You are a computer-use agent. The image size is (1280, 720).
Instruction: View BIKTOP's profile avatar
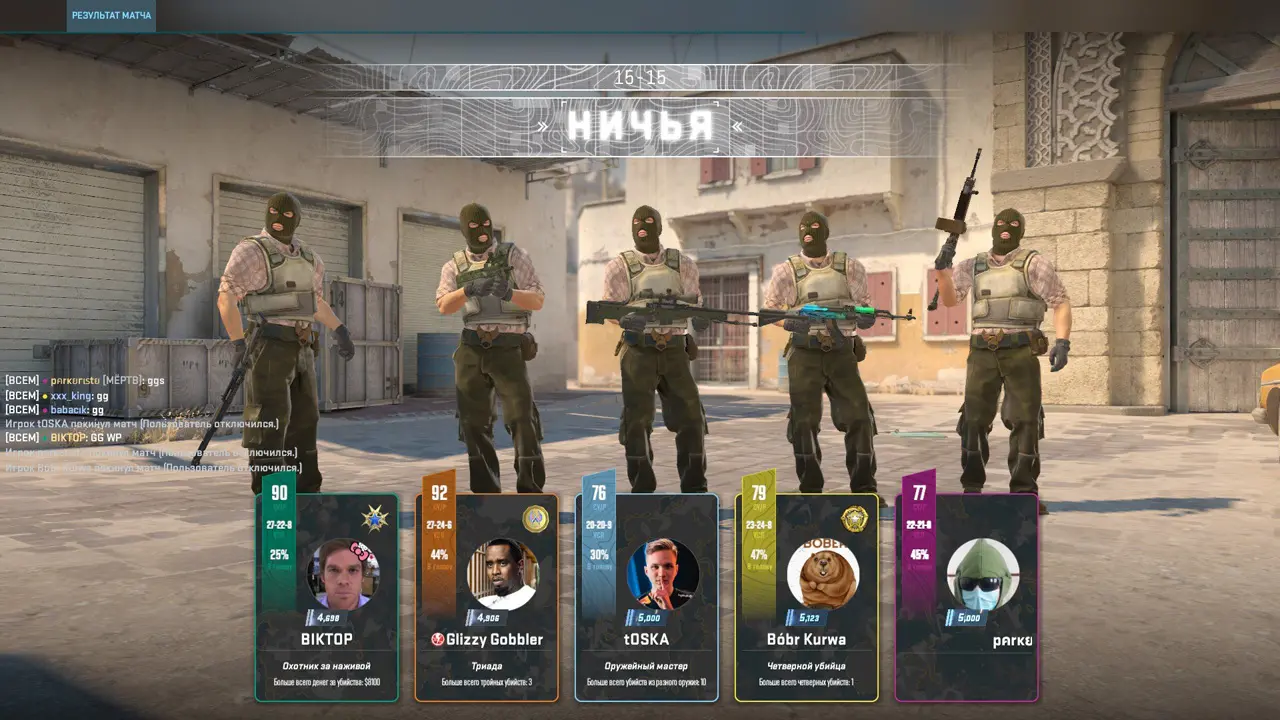(x=343, y=574)
